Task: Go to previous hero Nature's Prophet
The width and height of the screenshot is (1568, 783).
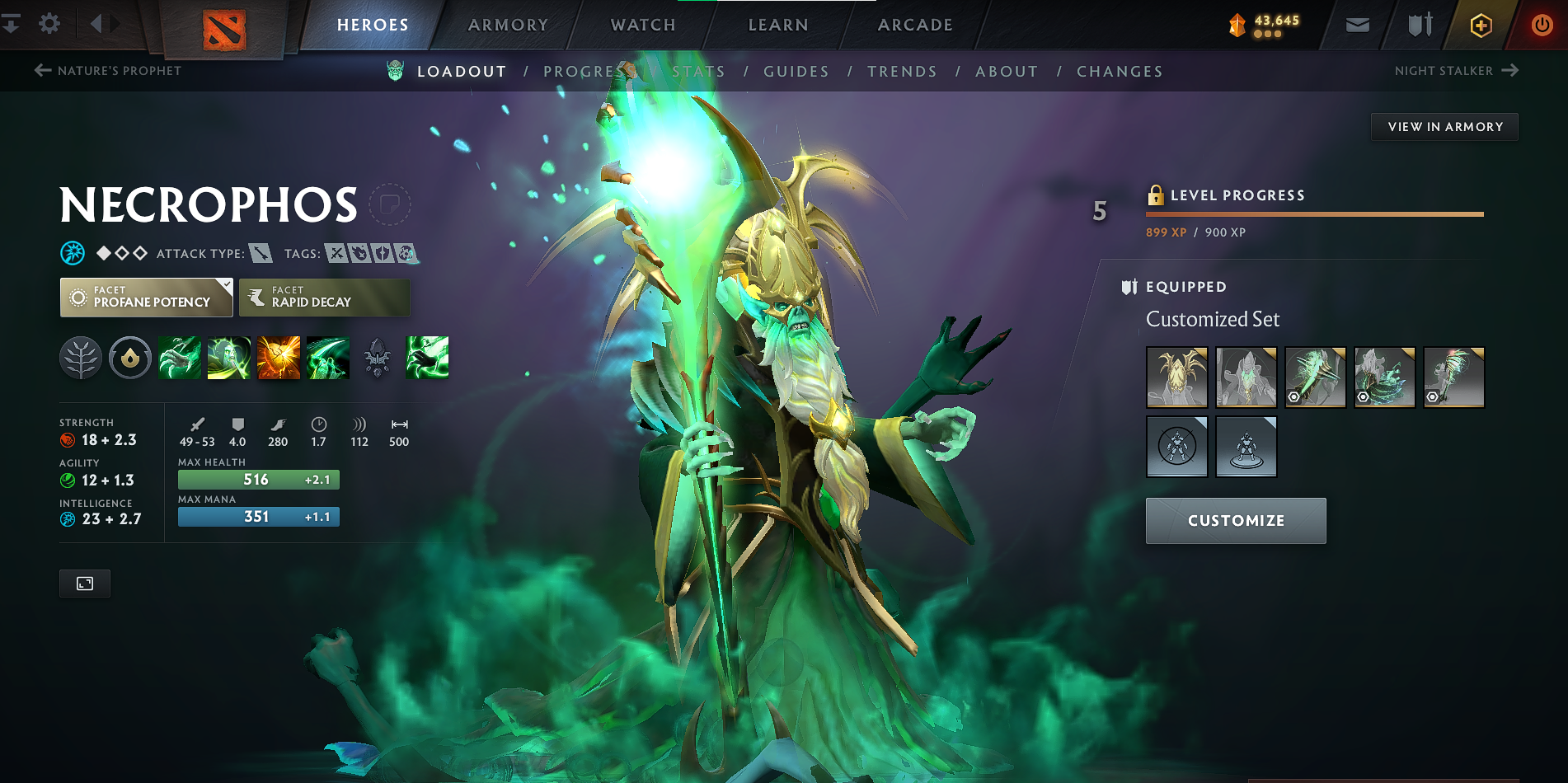Action: pos(108,71)
